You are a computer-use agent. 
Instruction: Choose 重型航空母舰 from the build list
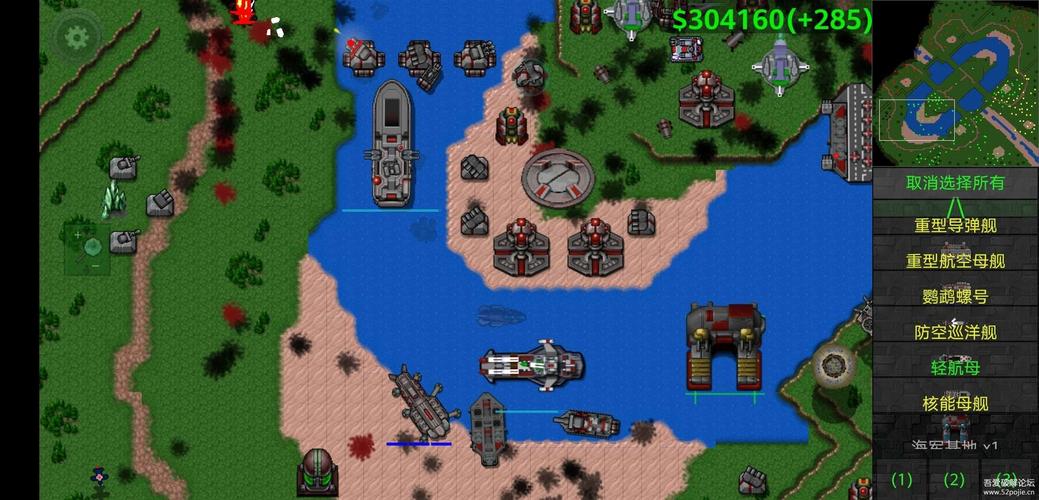point(955,261)
